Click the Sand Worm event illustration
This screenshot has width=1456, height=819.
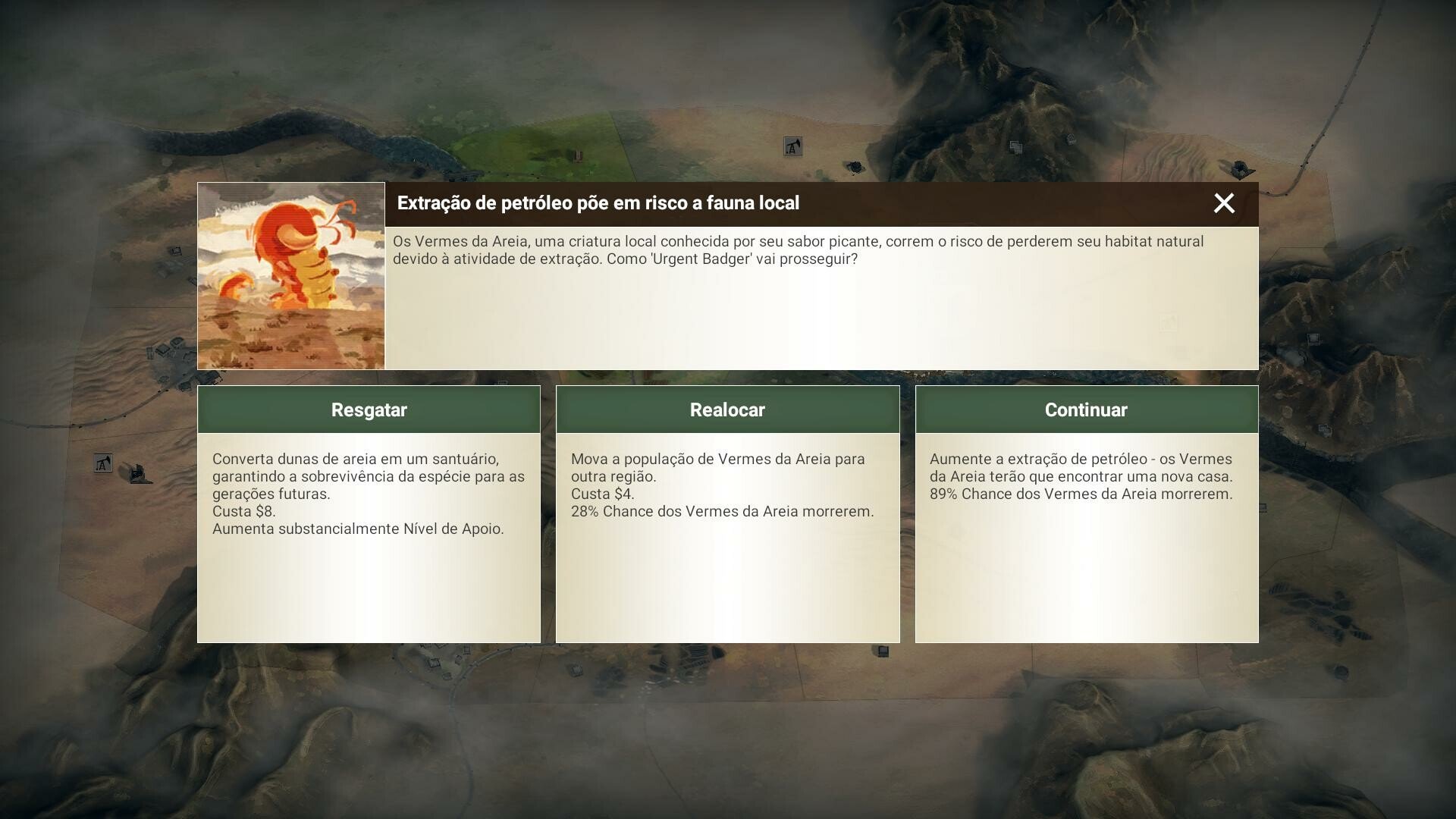click(290, 275)
